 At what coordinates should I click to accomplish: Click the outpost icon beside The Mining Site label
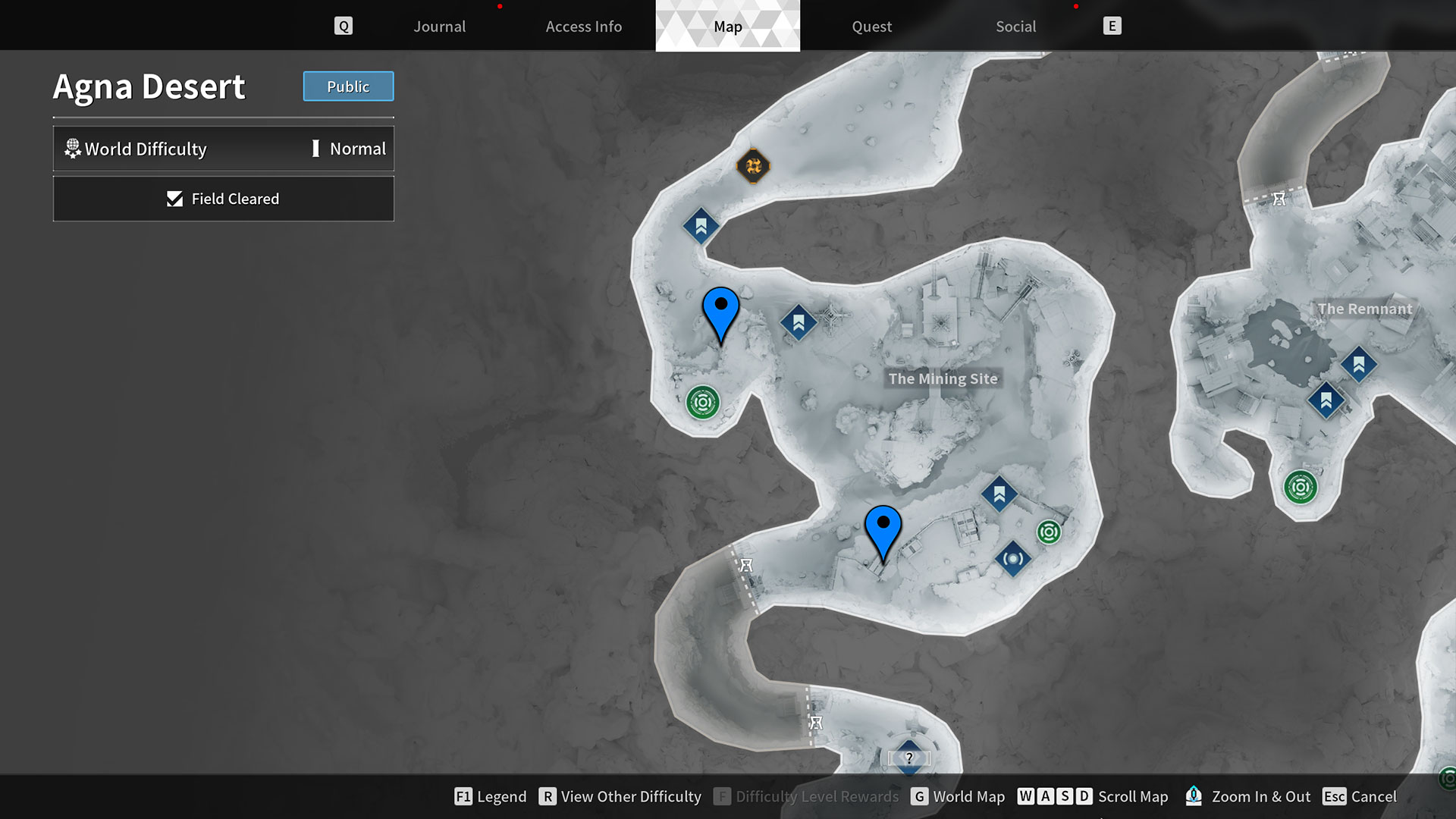coord(799,322)
